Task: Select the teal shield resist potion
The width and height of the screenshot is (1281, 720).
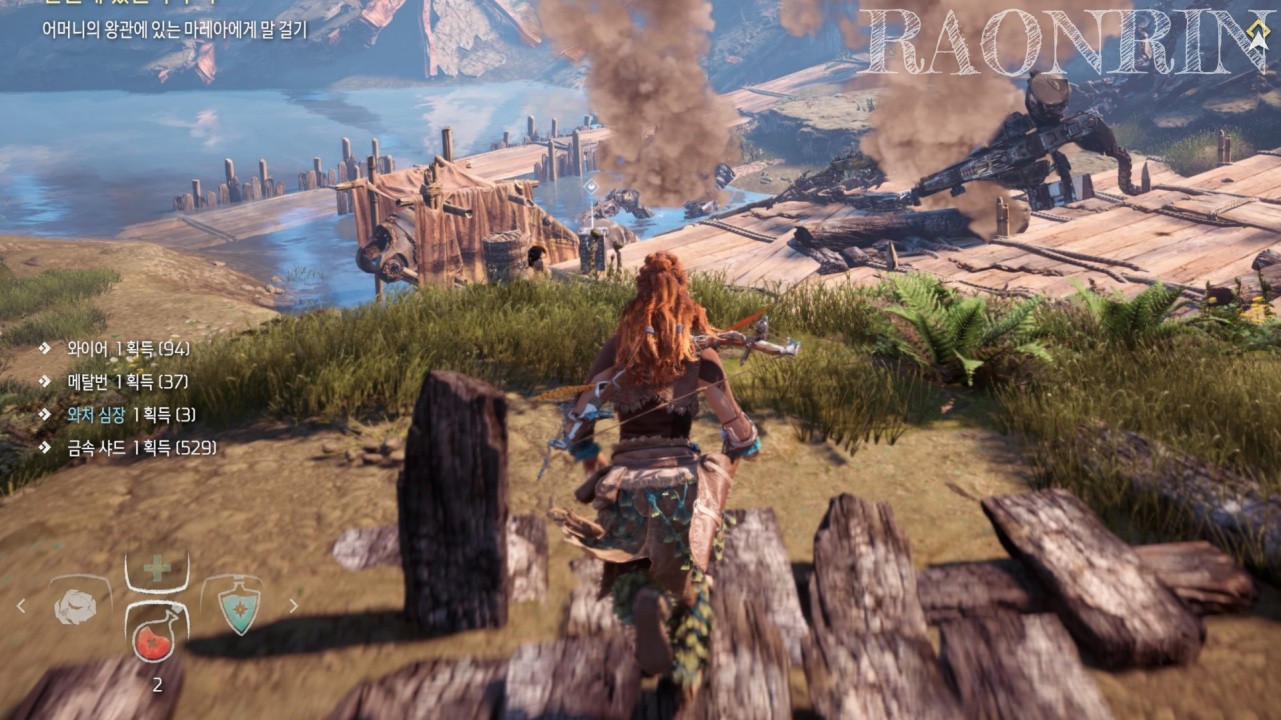Action: point(238,605)
